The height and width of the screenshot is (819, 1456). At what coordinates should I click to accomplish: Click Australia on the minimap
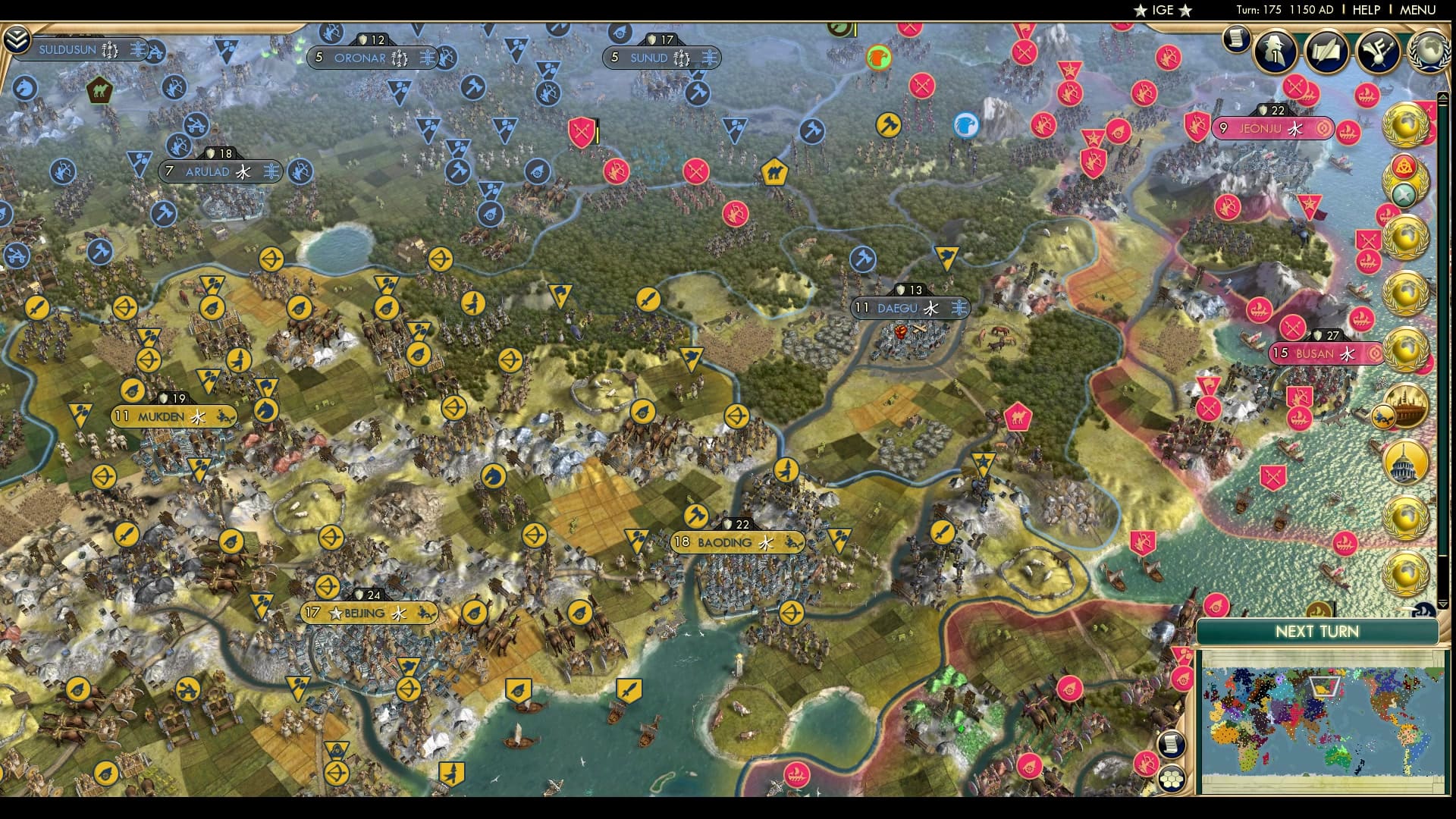tap(1338, 758)
